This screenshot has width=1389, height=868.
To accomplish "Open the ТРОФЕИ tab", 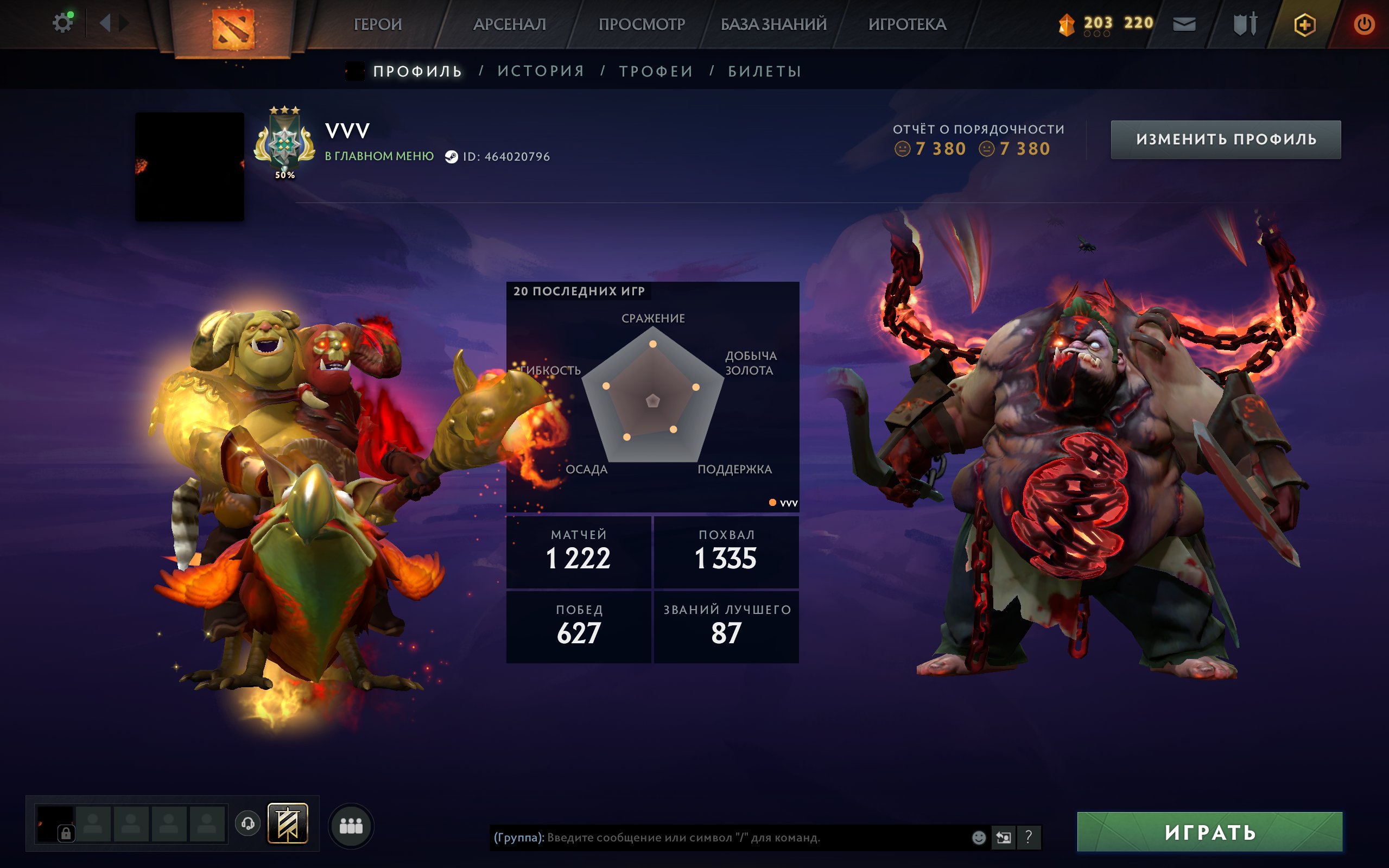I will (x=656, y=70).
